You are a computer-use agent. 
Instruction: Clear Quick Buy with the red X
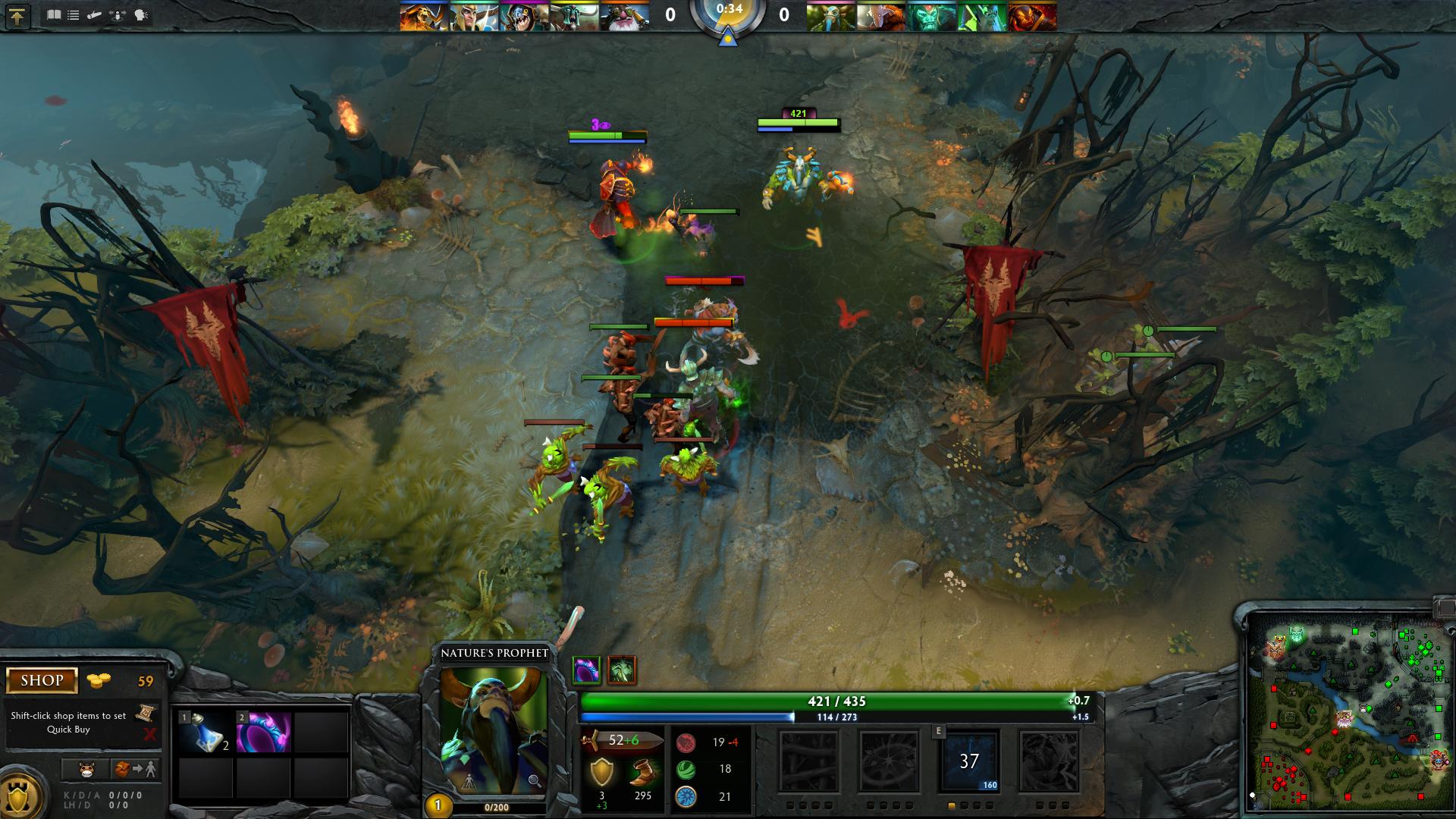[x=149, y=734]
